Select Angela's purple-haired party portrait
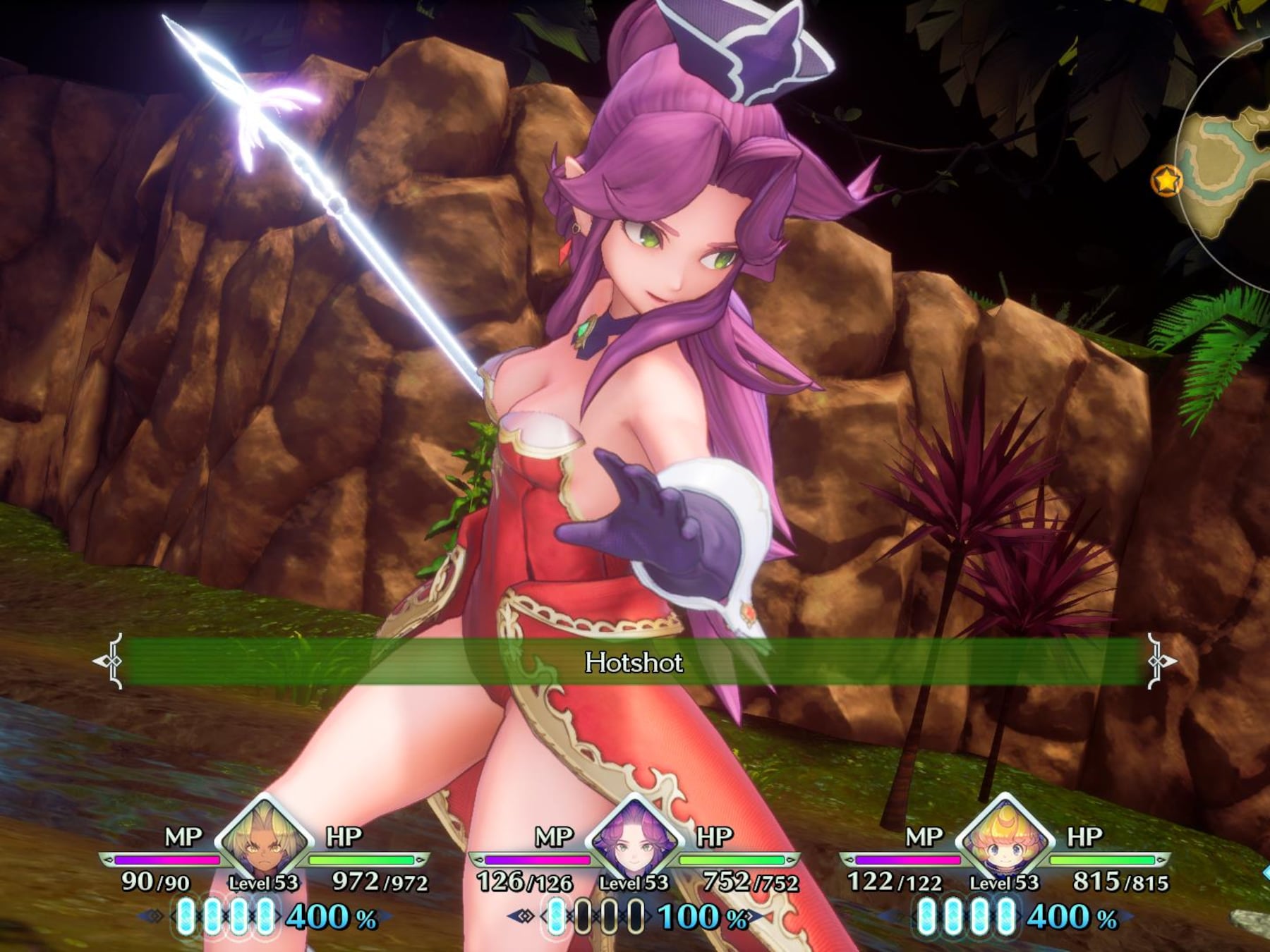The width and height of the screenshot is (1270, 952). (634, 841)
